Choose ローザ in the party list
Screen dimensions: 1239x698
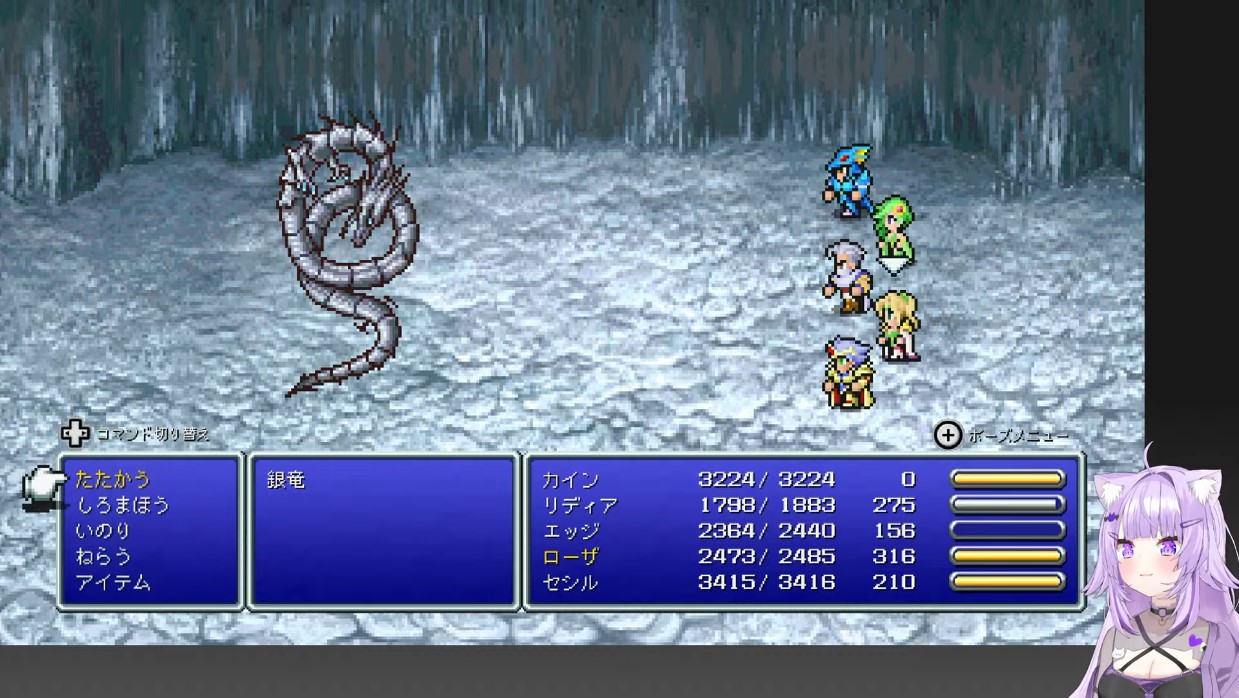(x=570, y=556)
